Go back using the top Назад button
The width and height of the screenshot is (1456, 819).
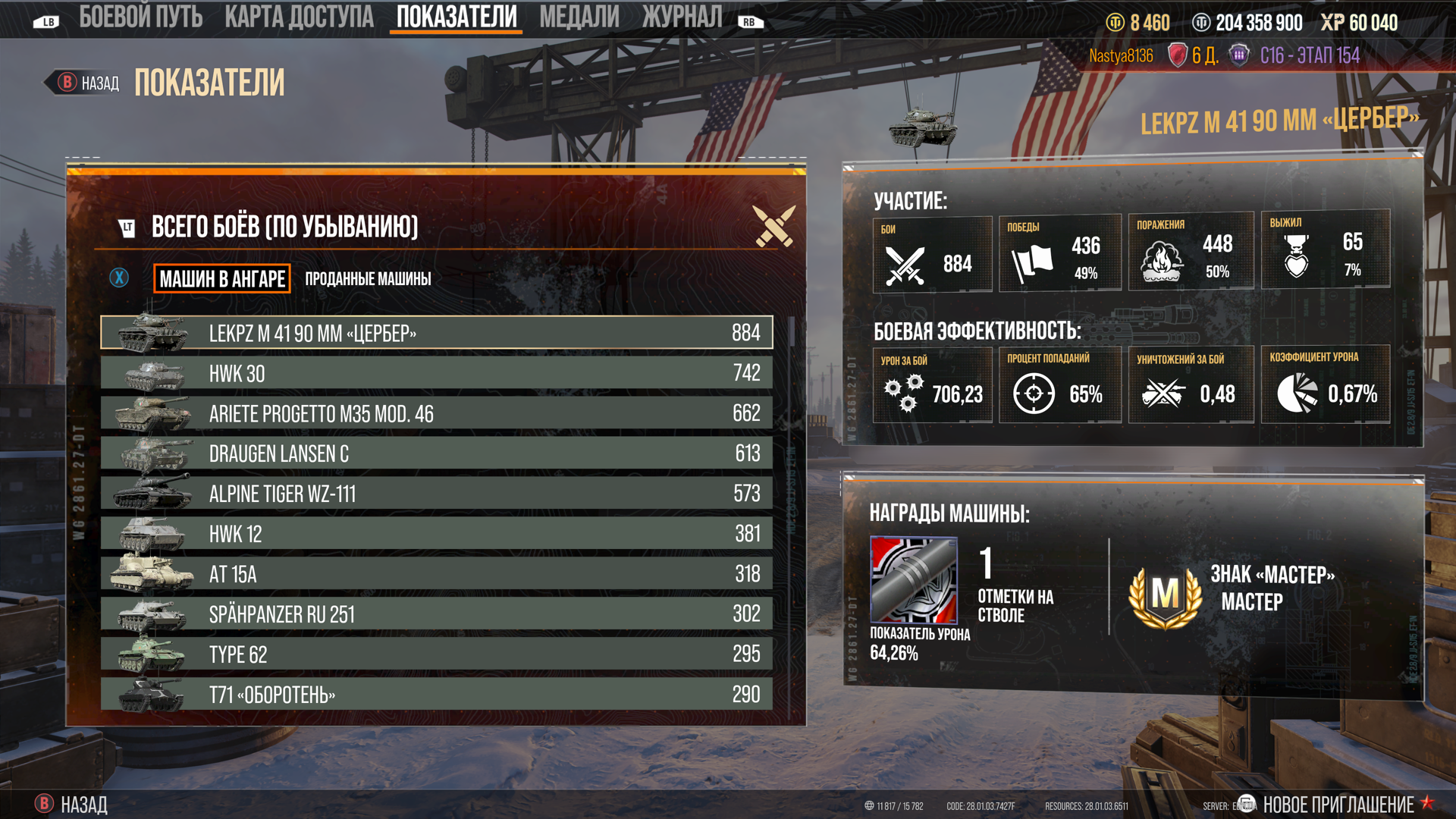pyautogui.click(x=89, y=83)
